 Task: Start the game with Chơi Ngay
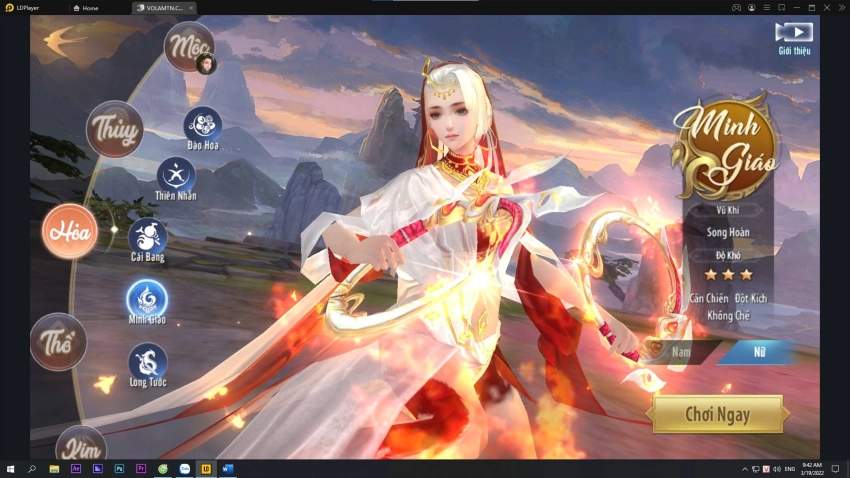pyautogui.click(x=717, y=413)
